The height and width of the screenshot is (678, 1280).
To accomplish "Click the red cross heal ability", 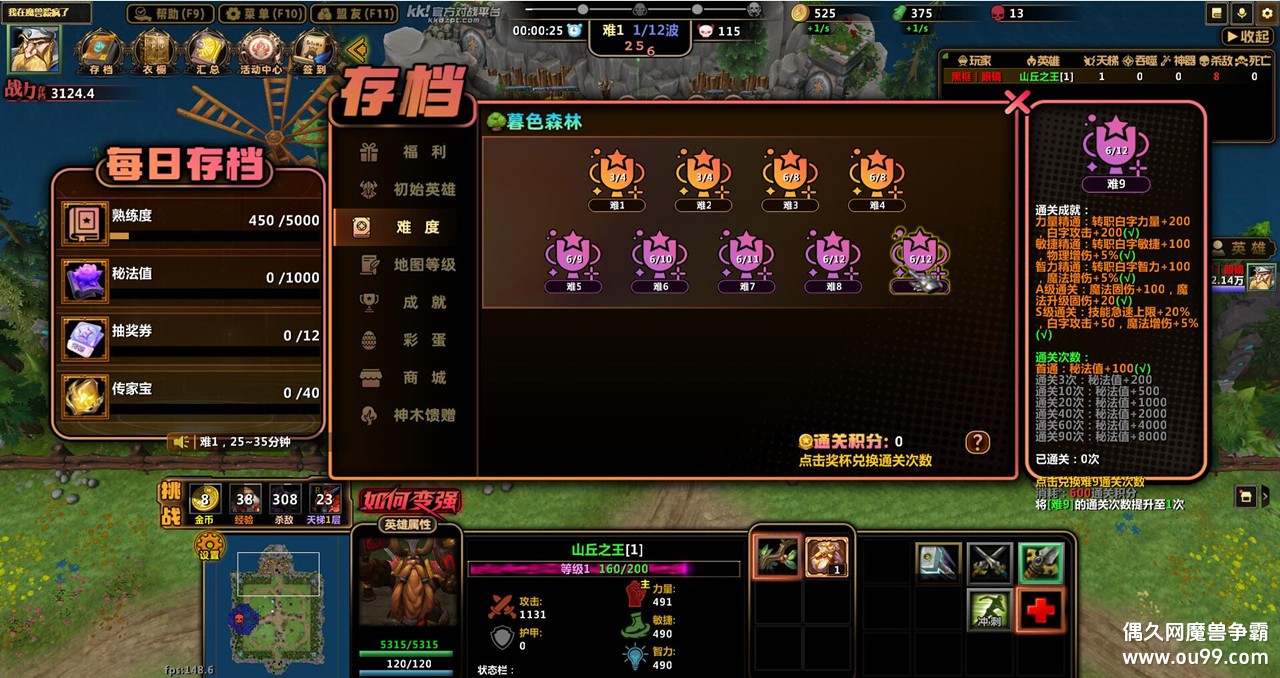I will (1040, 609).
